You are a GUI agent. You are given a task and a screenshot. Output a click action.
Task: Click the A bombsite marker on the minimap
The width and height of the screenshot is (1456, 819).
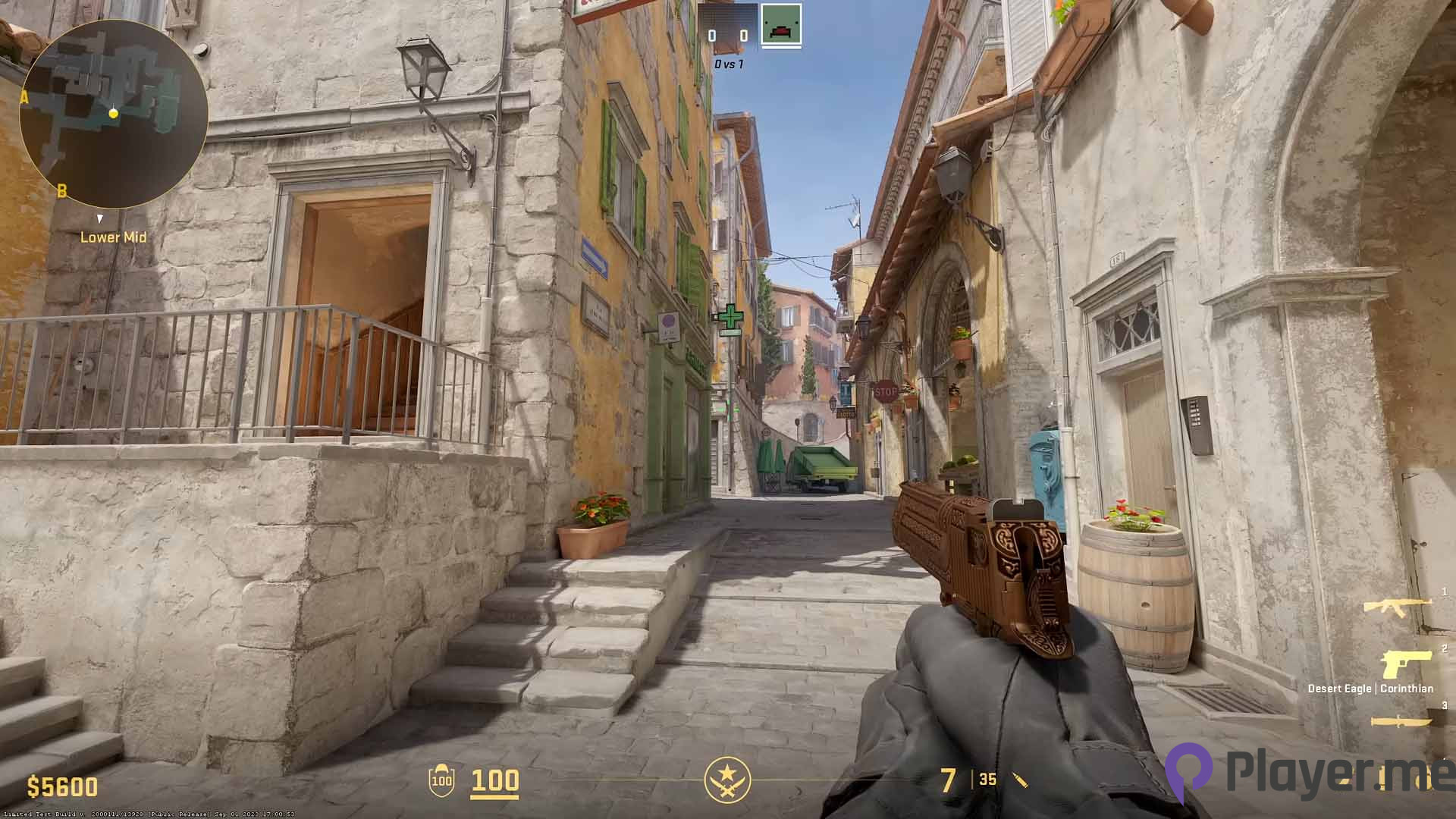click(25, 96)
